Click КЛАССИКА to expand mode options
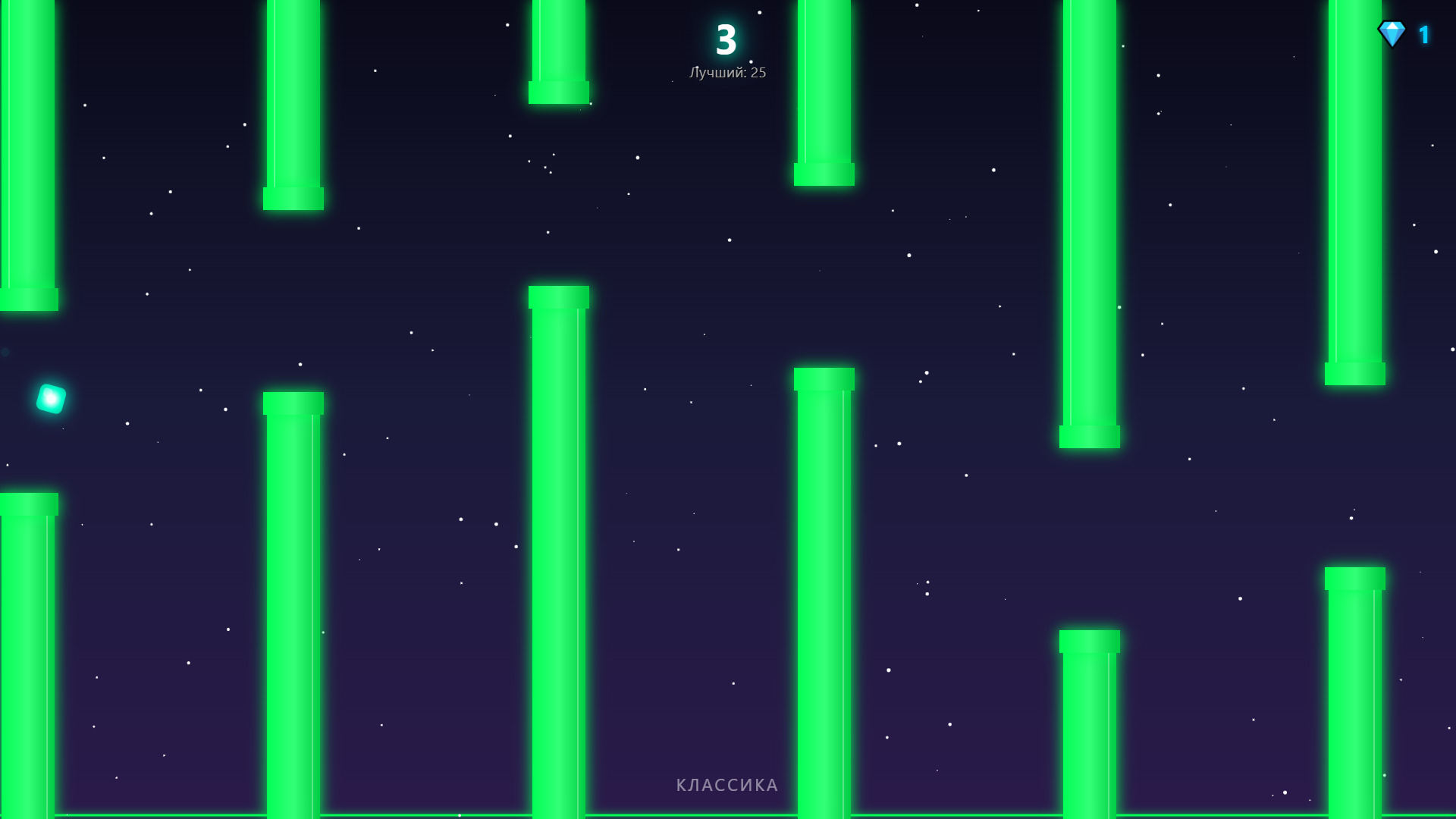Viewport: 1456px width, 819px height. (726, 785)
